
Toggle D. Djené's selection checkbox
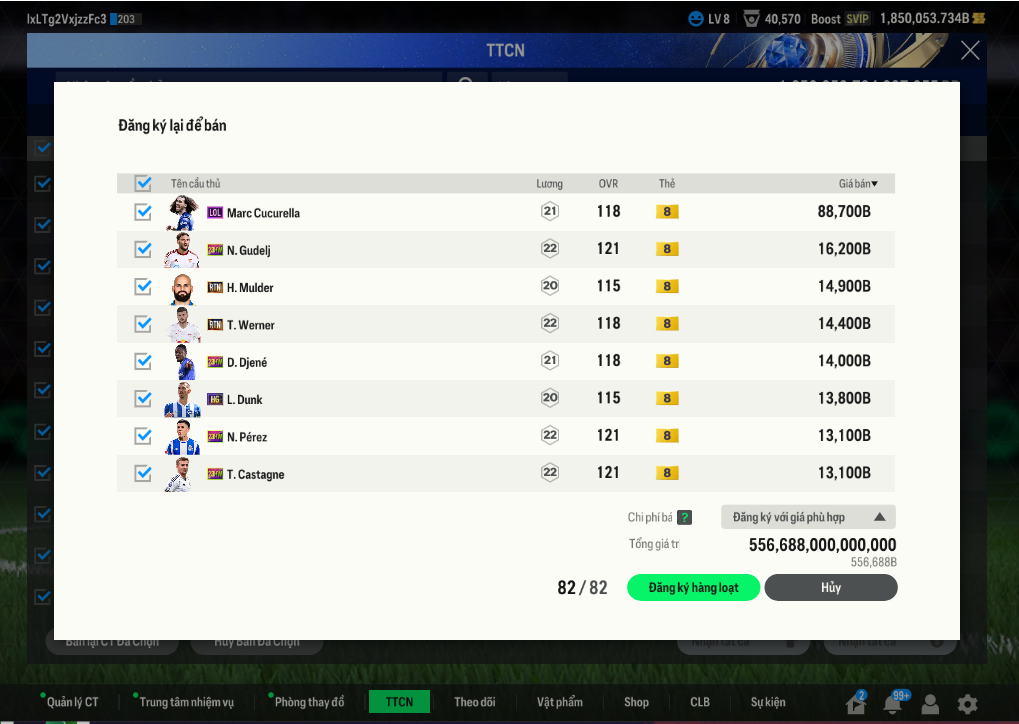pyautogui.click(x=143, y=361)
